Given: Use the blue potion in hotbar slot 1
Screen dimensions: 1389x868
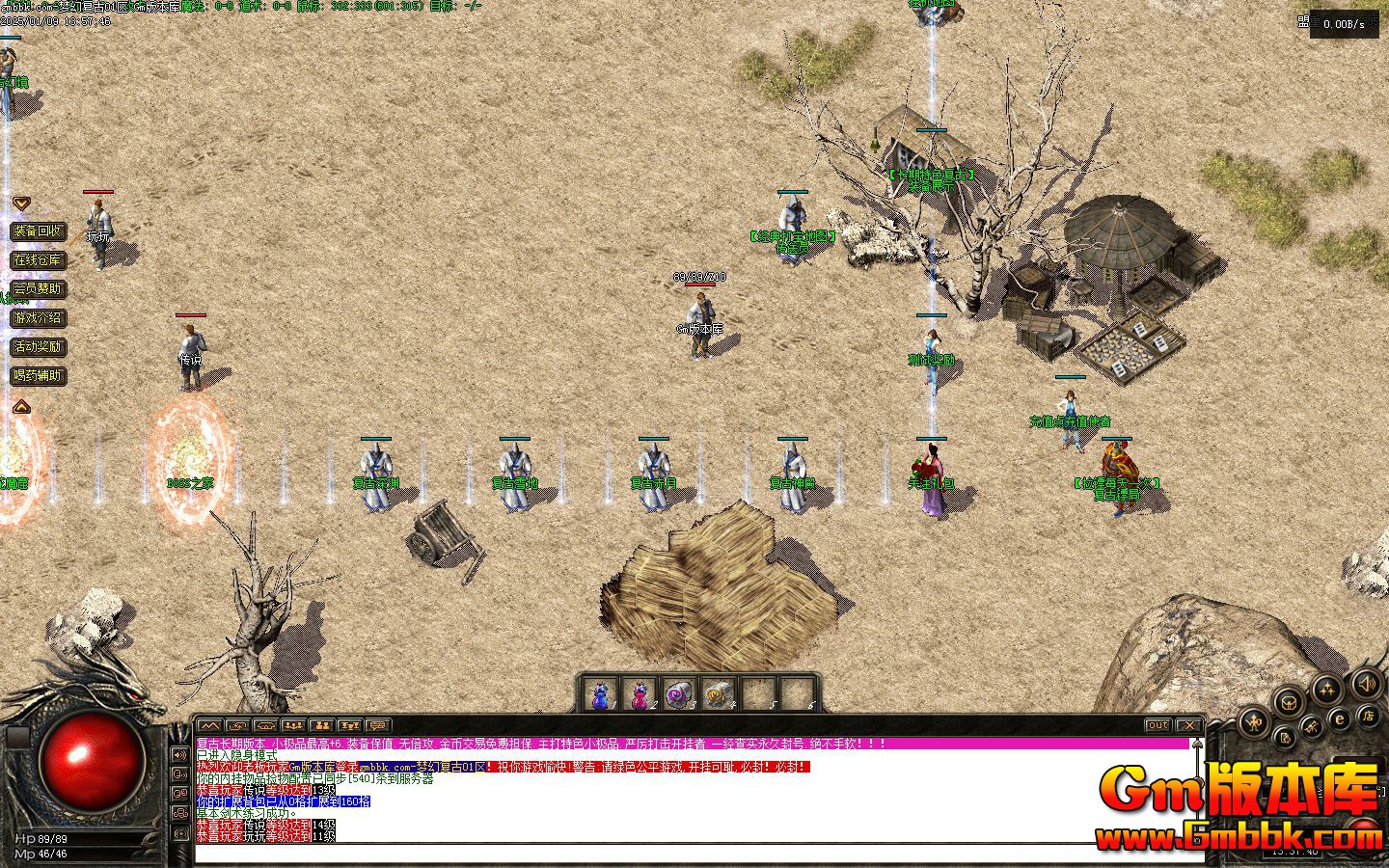Looking at the screenshot, I should tap(601, 693).
